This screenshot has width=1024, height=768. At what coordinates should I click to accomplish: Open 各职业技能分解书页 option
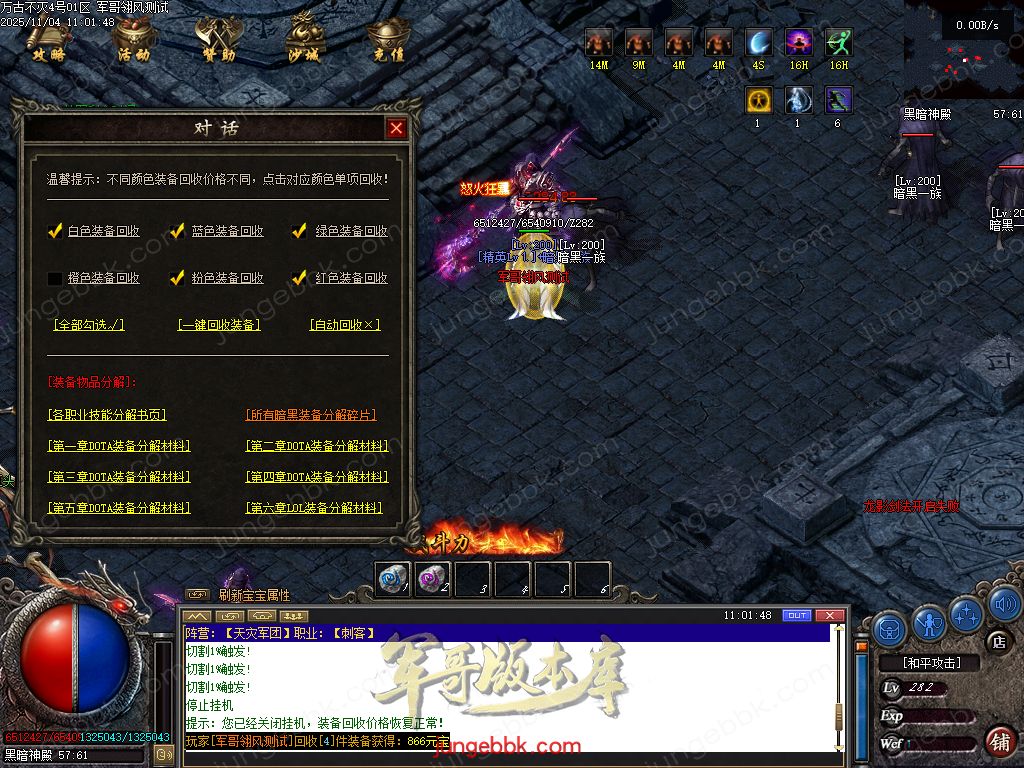click(107, 415)
